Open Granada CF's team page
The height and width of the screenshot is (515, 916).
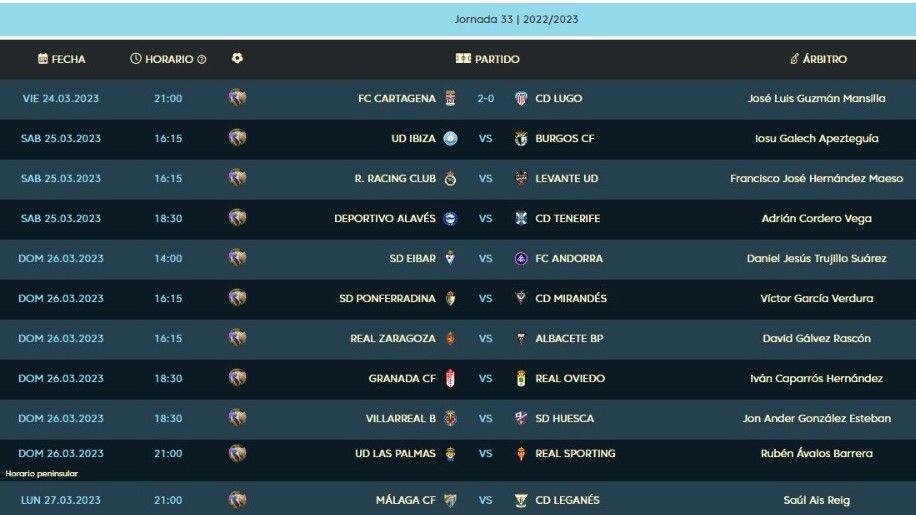(402, 378)
